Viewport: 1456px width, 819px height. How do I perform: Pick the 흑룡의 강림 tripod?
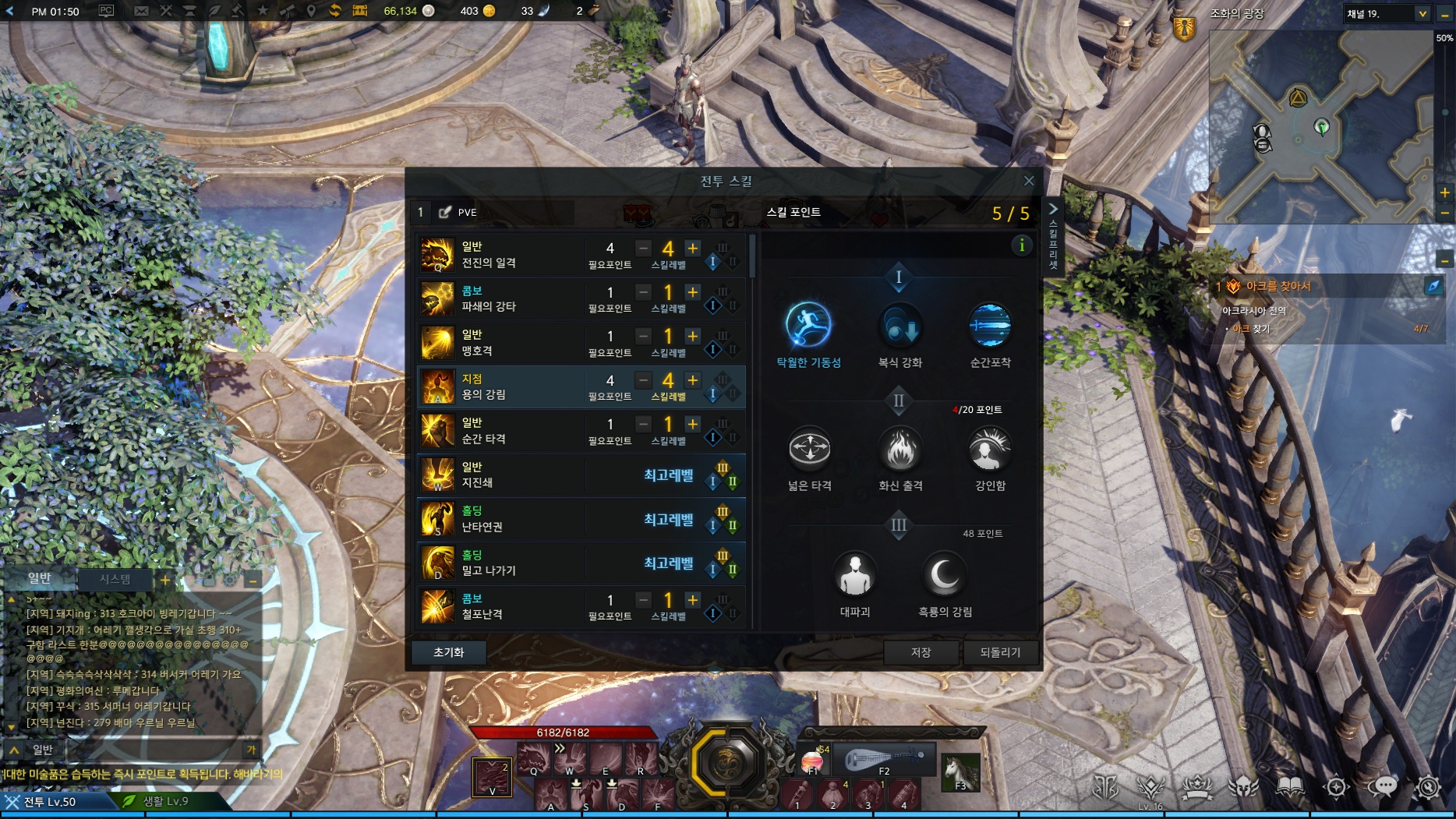tap(945, 575)
